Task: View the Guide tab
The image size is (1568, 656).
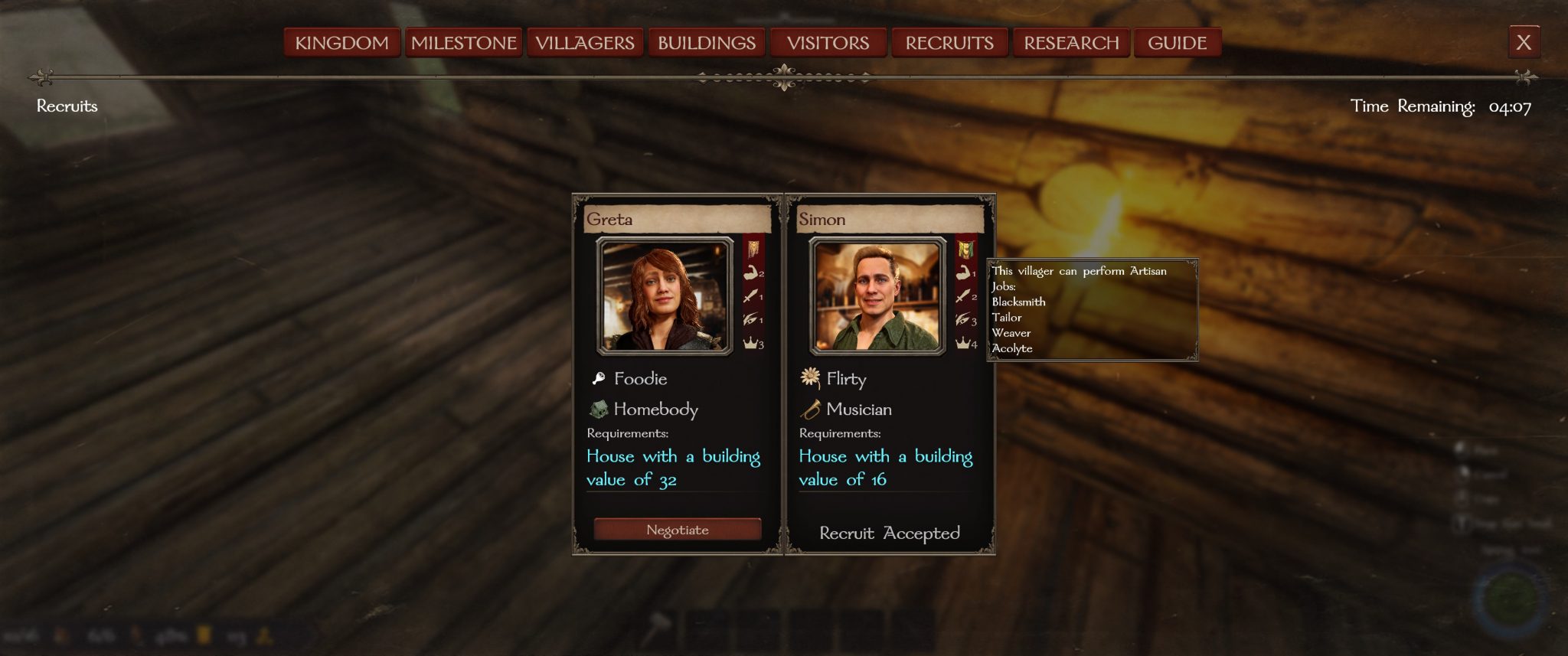Action: (1177, 43)
